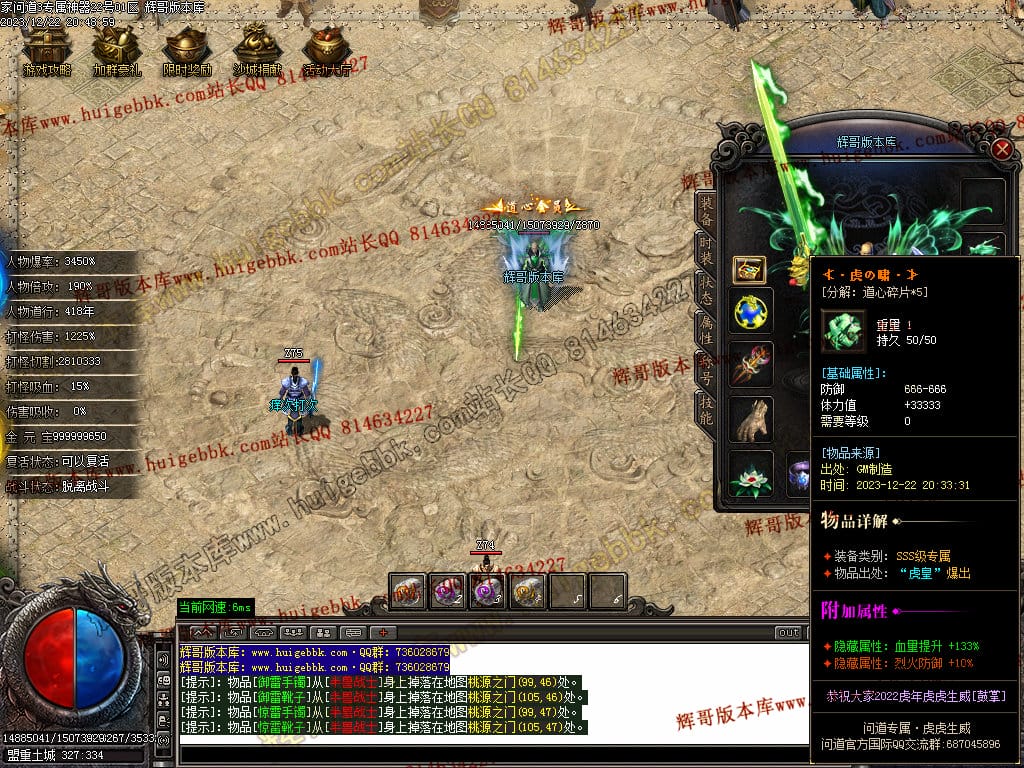Select the 沙城捐献 donation icon
The height and width of the screenshot is (768, 1024).
pyautogui.click(x=257, y=50)
